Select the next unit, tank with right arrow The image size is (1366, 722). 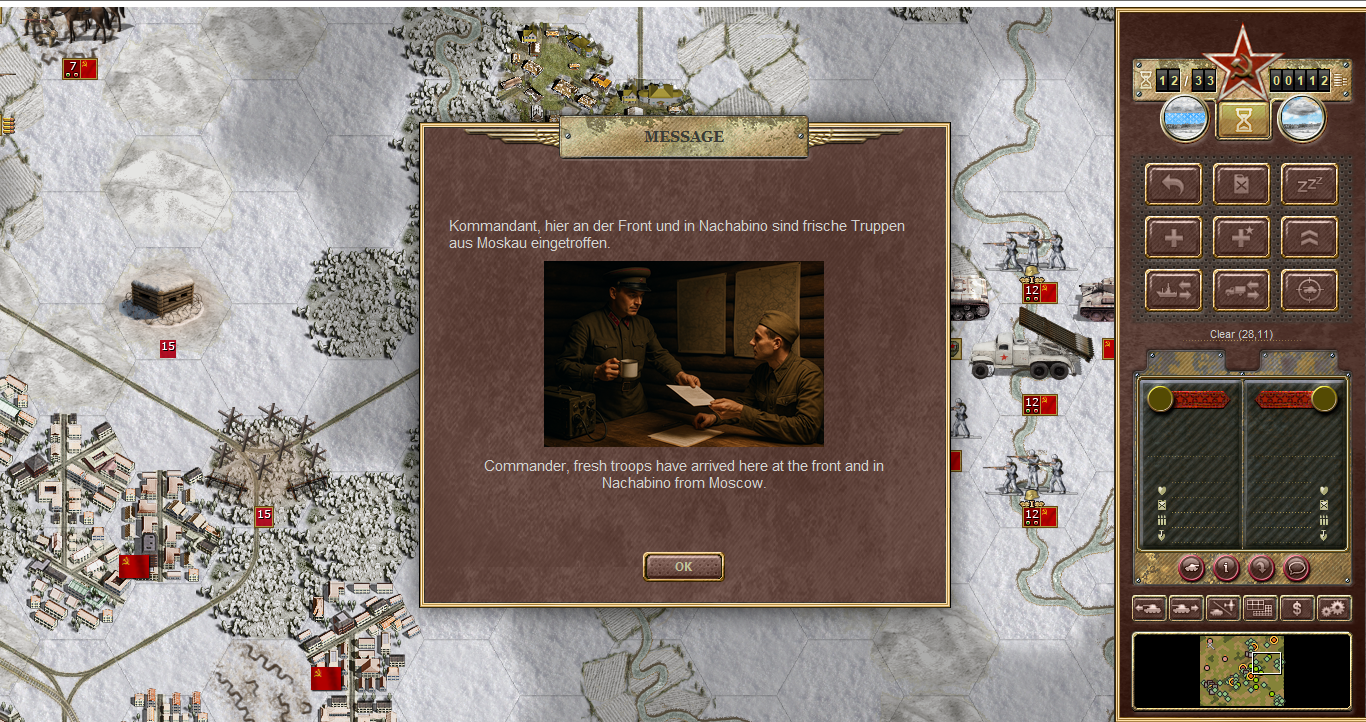[1186, 607]
